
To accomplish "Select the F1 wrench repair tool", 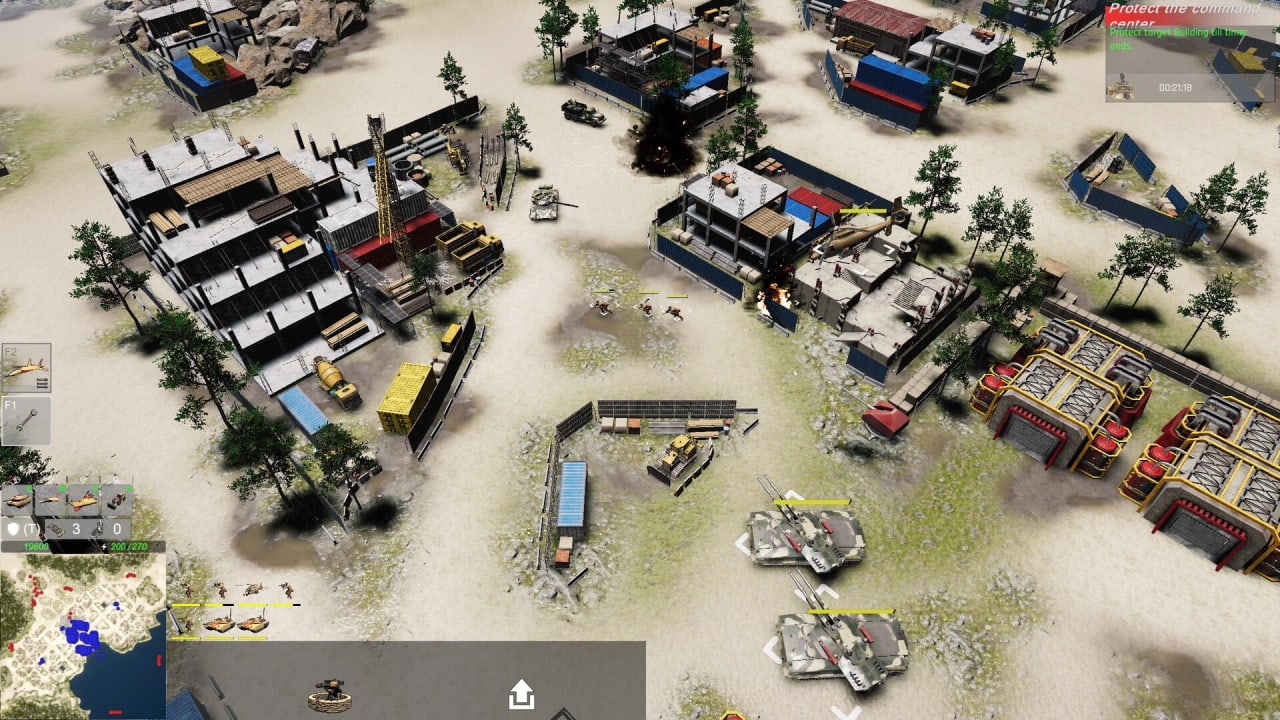I will (26, 421).
